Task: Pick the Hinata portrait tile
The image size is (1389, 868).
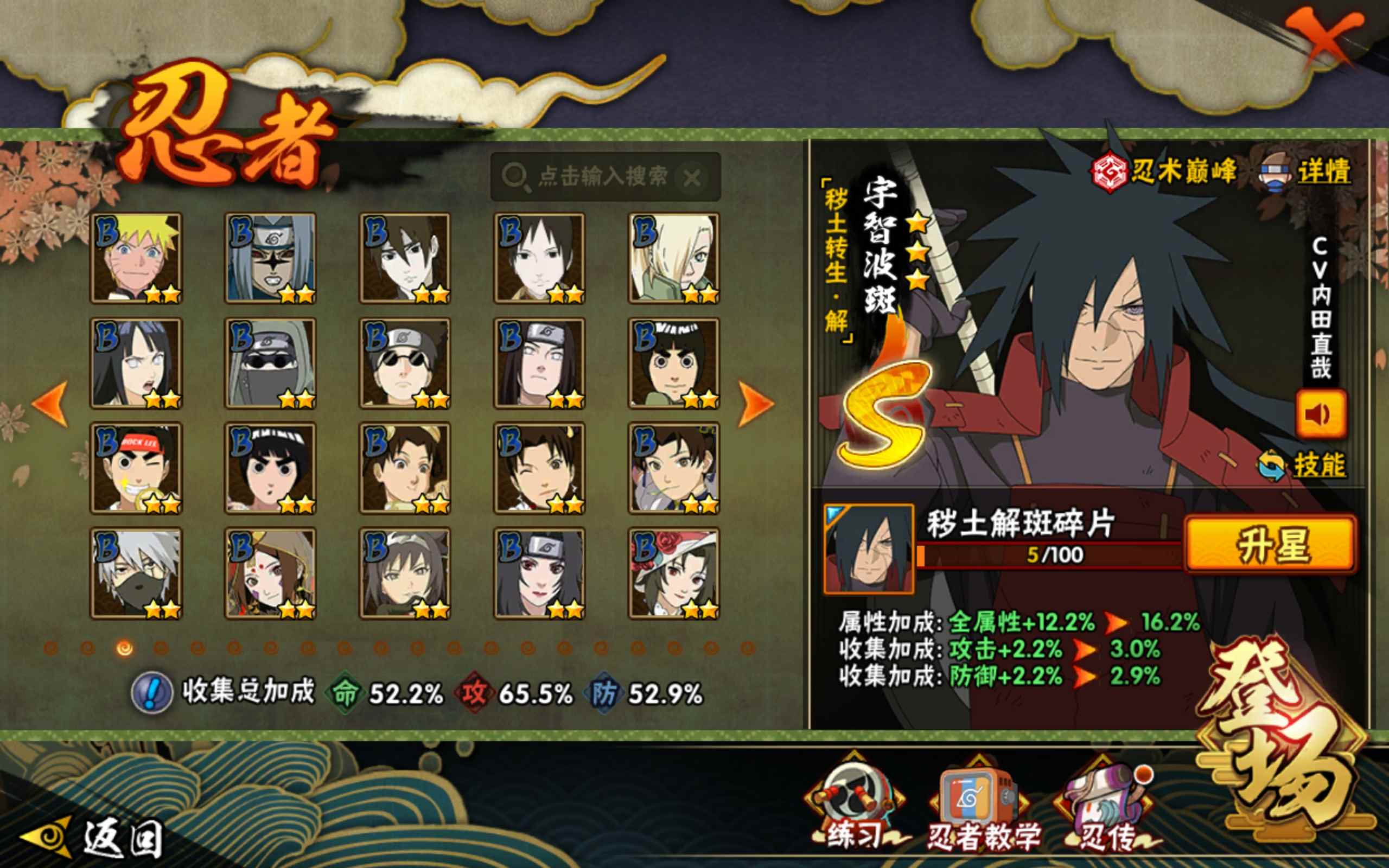Action: [136, 363]
